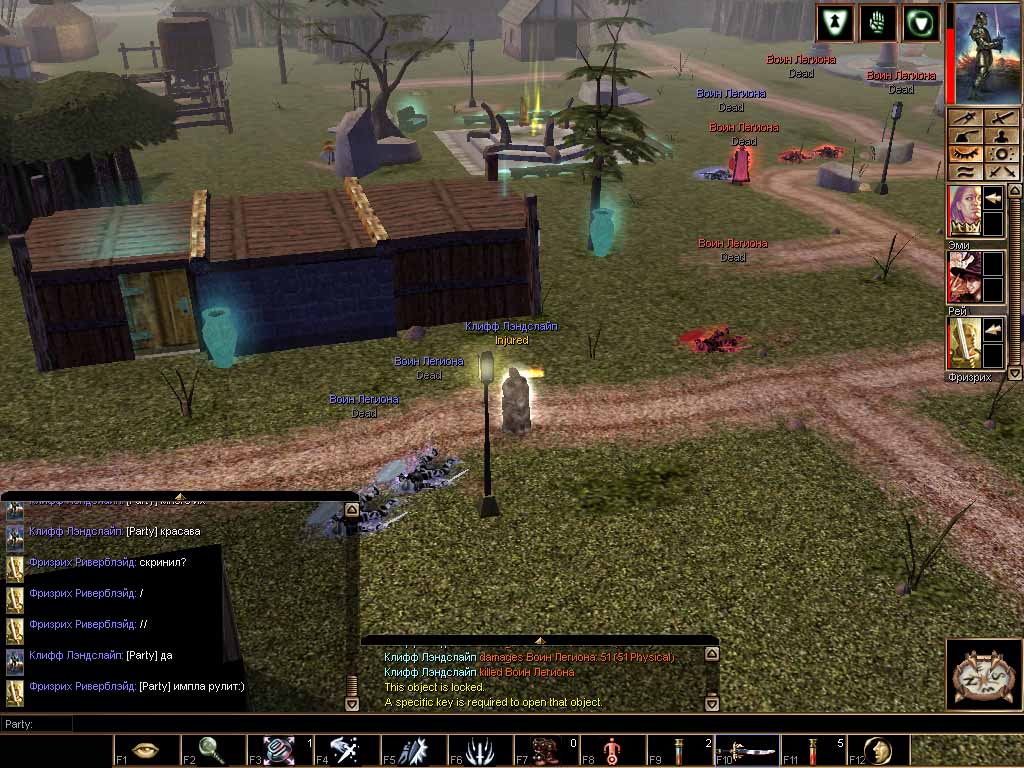The image size is (1024, 768).
Task: Click the F12 helmet head quickbar slot
Action: pyautogui.click(x=879, y=750)
